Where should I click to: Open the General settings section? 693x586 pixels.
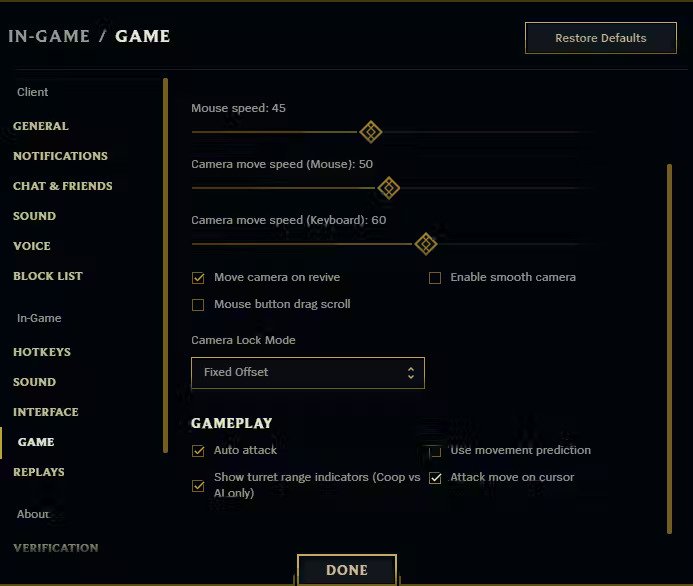[41, 126]
